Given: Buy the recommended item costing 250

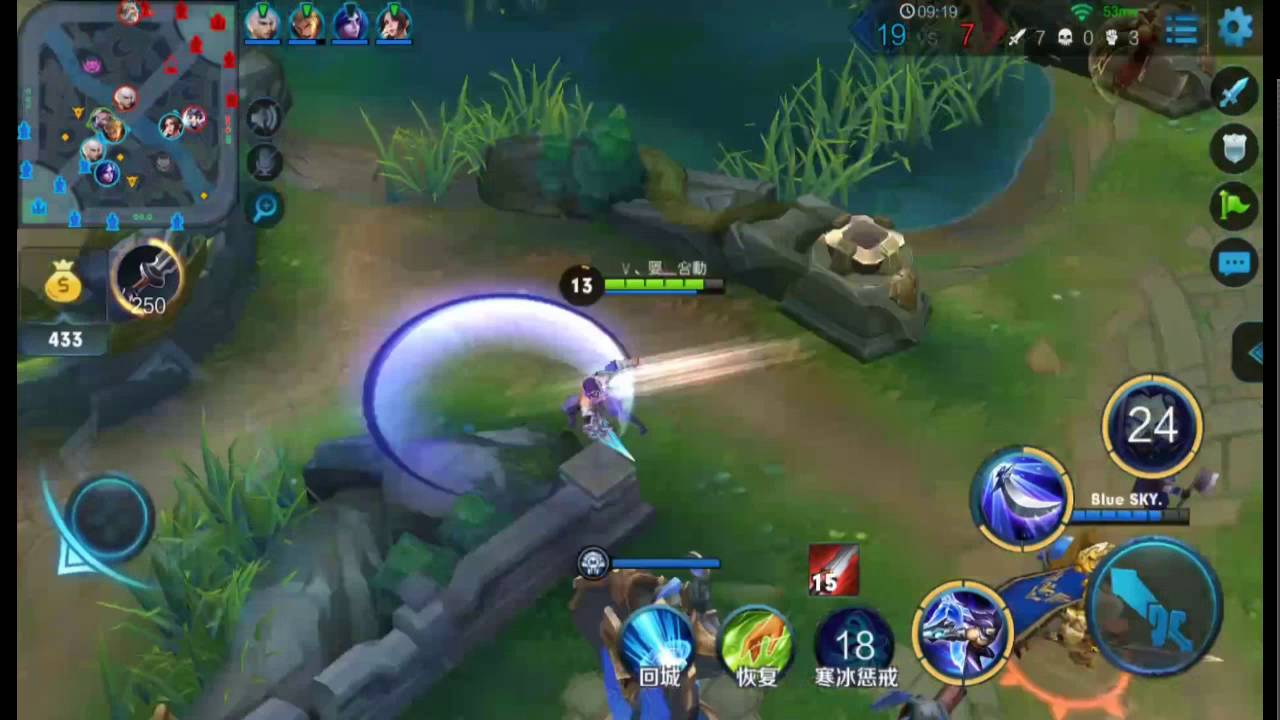Looking at the screenshot, I should [x=148, y=279].
